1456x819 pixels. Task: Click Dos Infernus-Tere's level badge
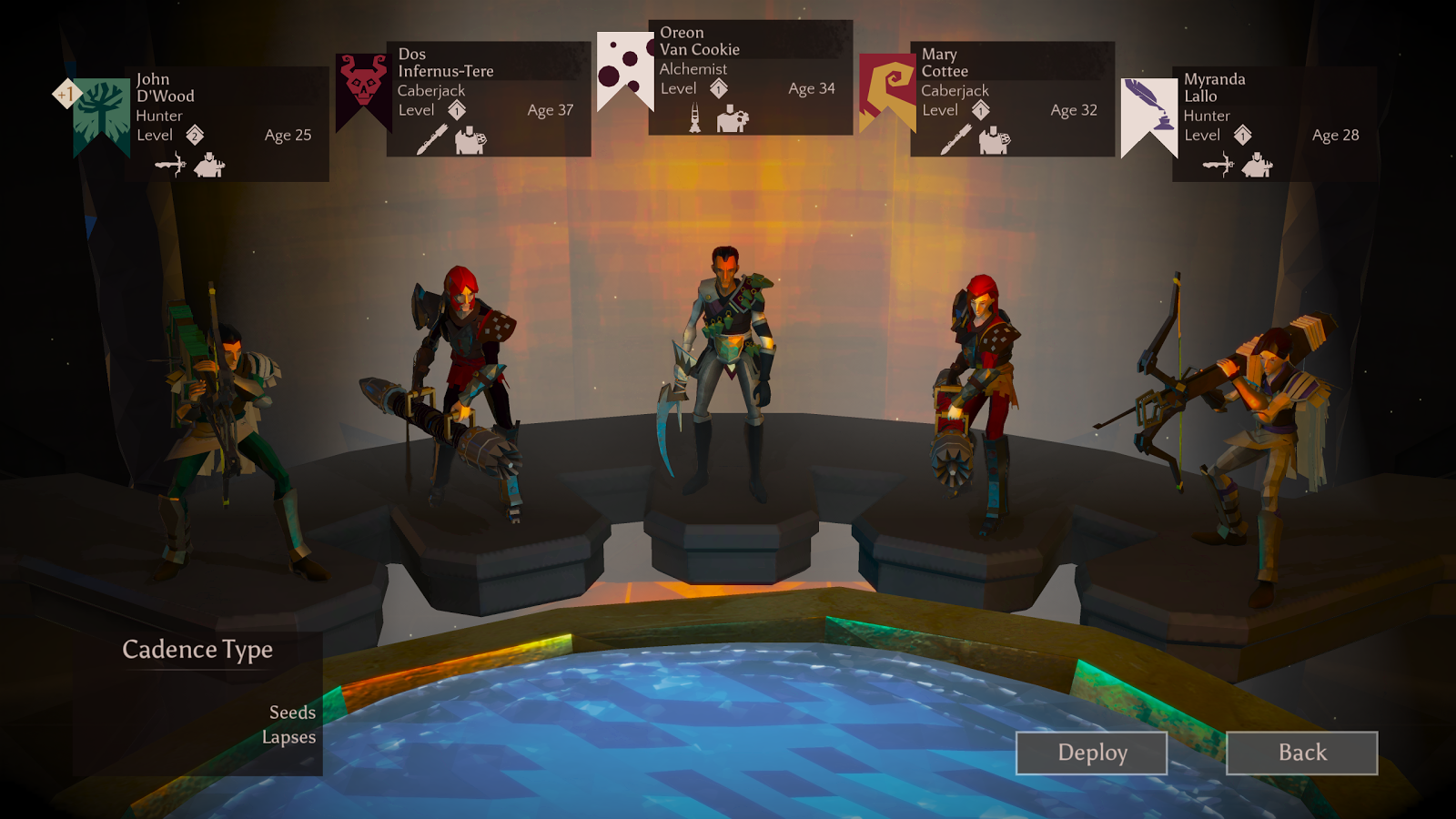(457, 111)
